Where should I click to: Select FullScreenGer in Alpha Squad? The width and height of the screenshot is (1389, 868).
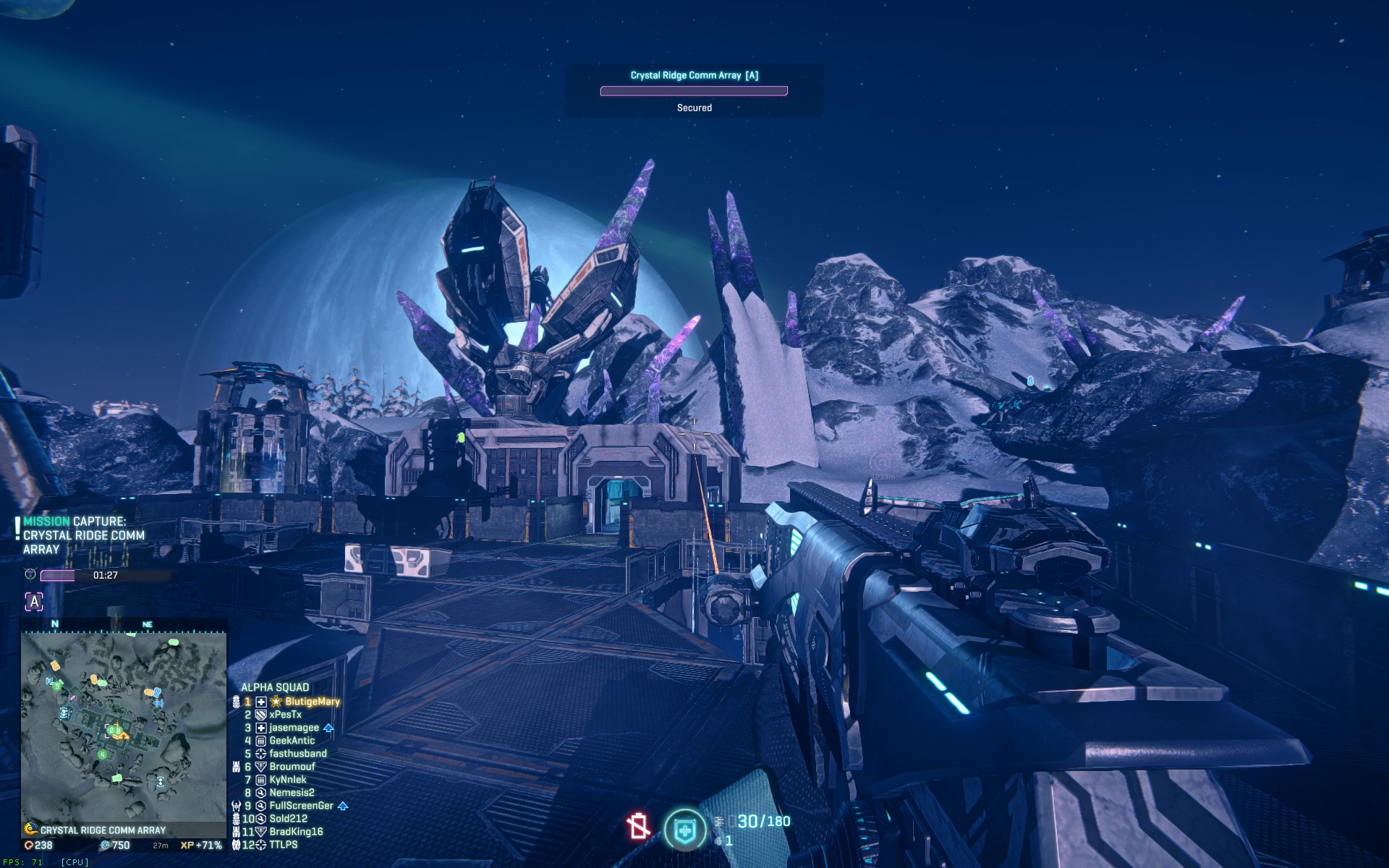pos(301,806)
